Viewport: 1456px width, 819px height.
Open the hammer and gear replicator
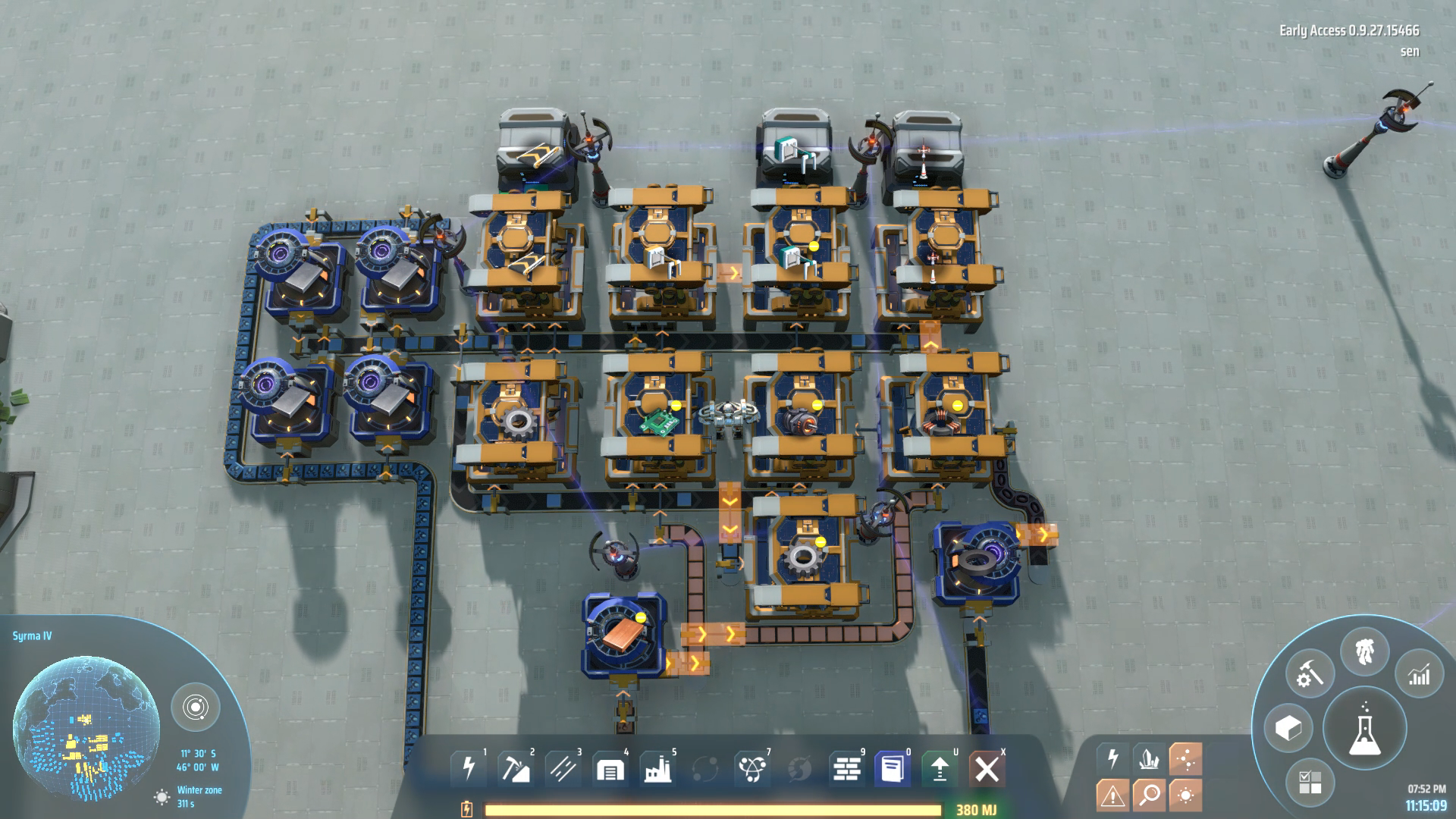(1310, 674)
